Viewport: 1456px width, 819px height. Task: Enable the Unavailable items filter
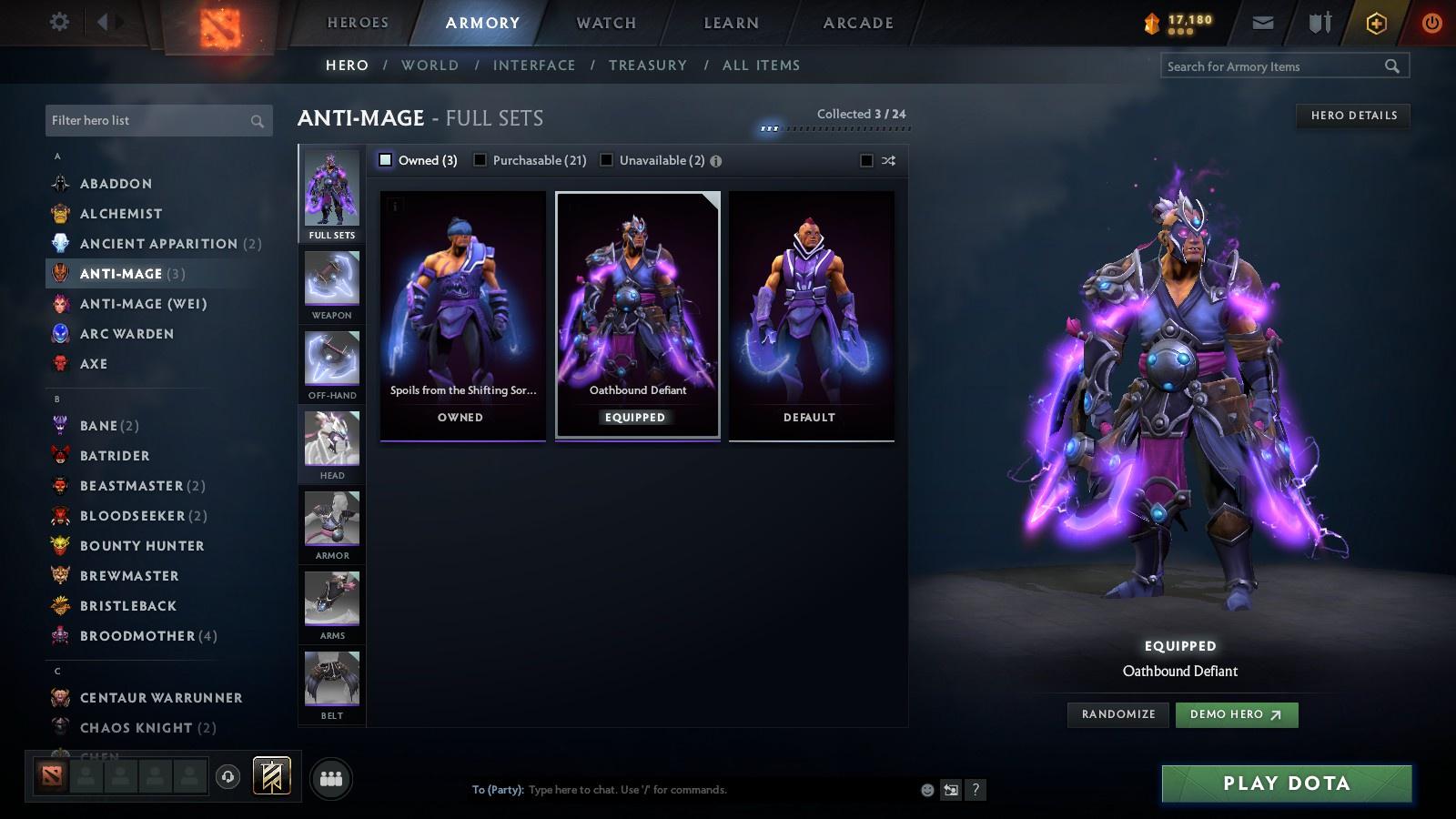(606, 159)
